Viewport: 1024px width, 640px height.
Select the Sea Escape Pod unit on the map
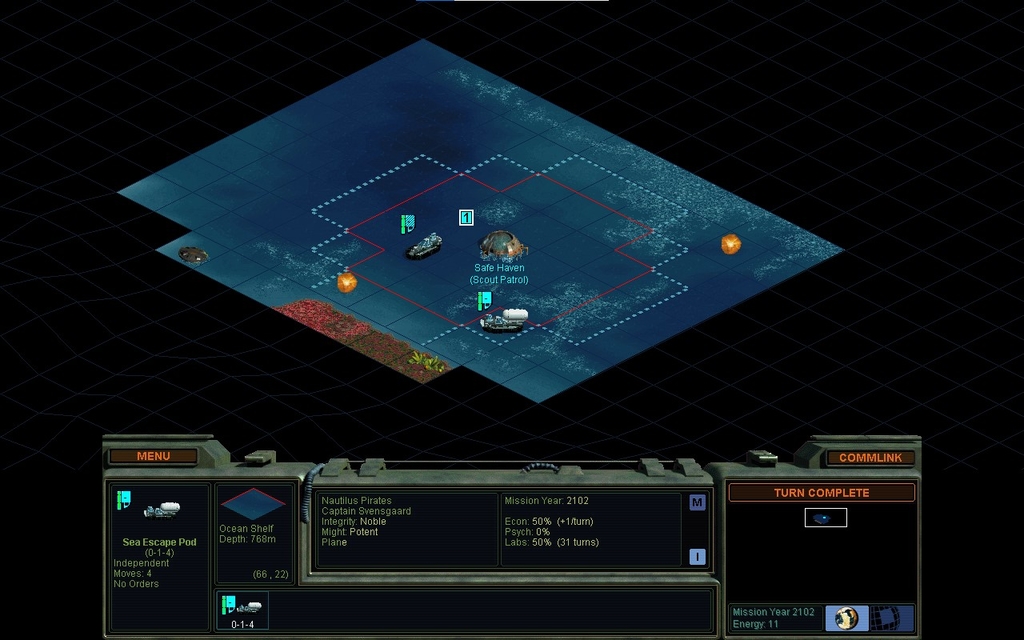503,319
